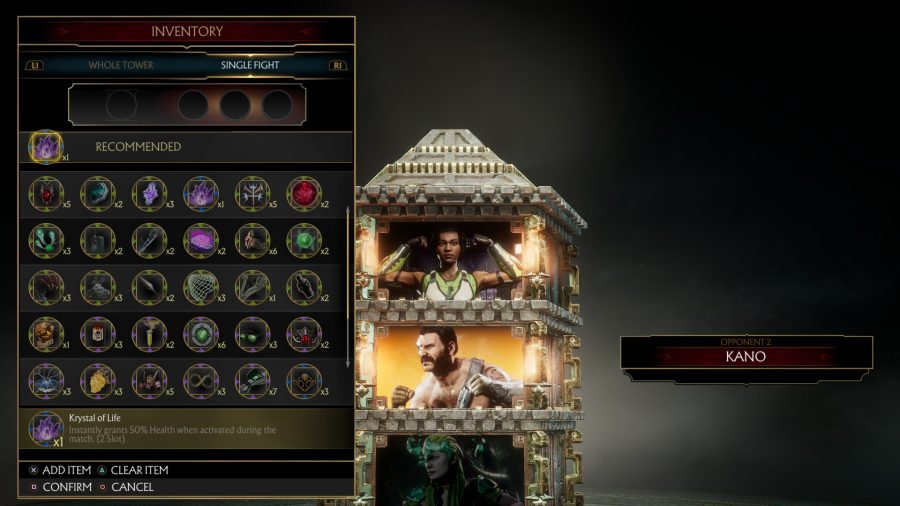This screenshot has width=900, height=506.
Task: Select the yellow potion vial konsumable
Action: coord(149,334)
